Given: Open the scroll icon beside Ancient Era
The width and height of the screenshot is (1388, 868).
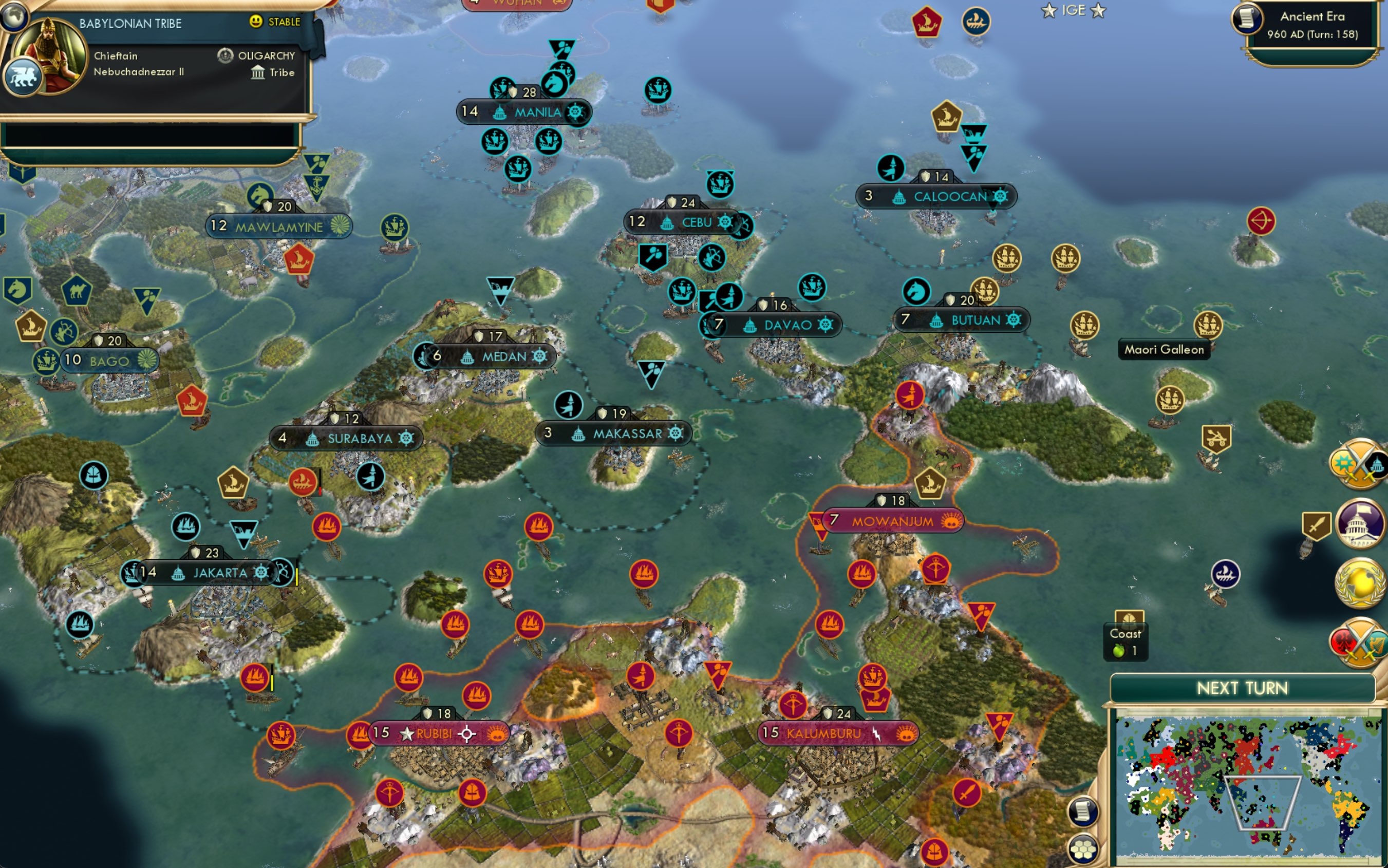Looking at the screenshot, I should pos(1246,18).
